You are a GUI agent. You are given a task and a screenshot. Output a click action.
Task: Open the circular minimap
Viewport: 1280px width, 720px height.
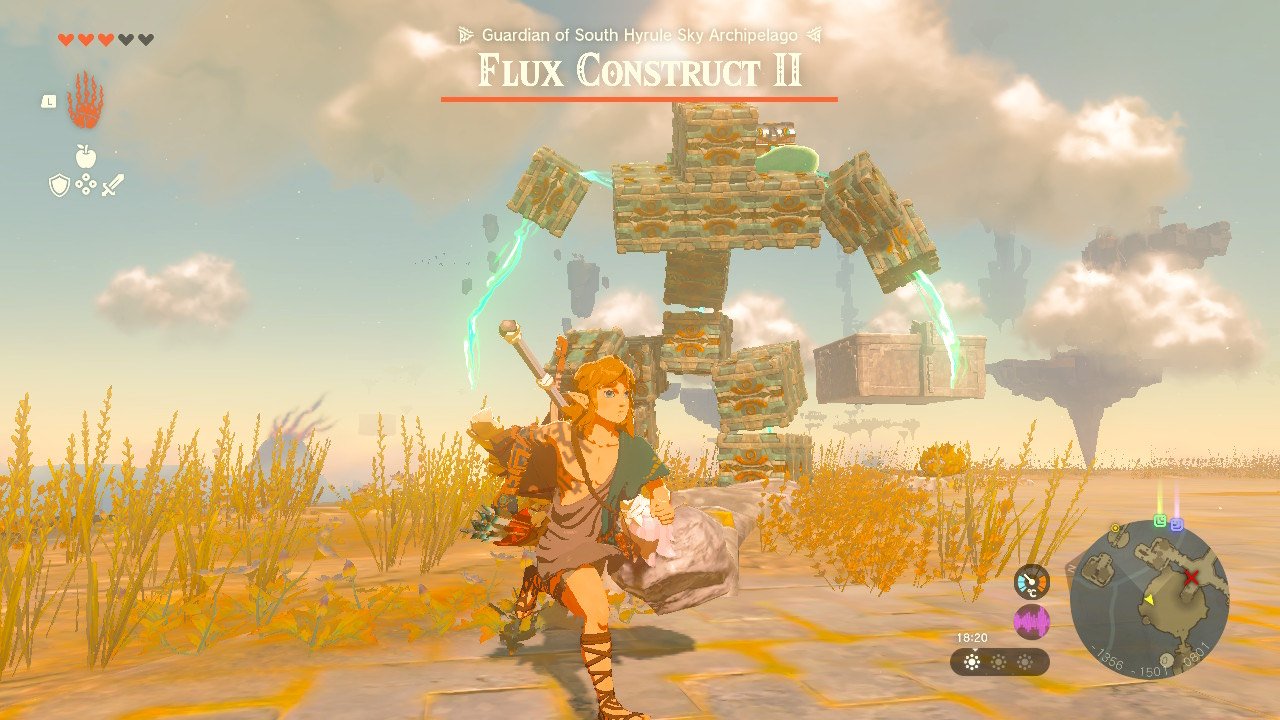pos(1149,598)
